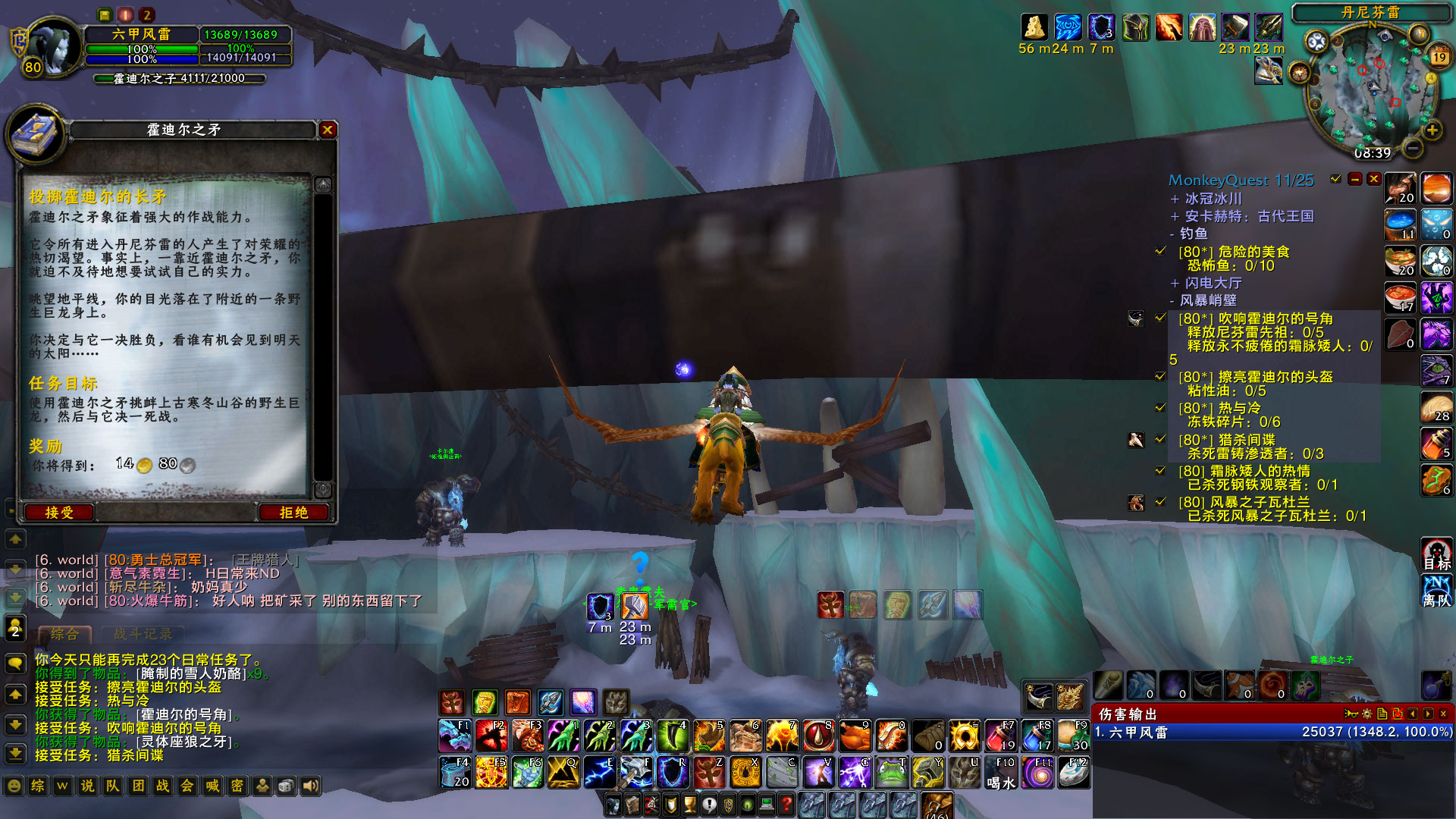Untick 猎杀间谍 in the quest tracker
This screenshot has width=1456, height=819.
coord(1160,439)
